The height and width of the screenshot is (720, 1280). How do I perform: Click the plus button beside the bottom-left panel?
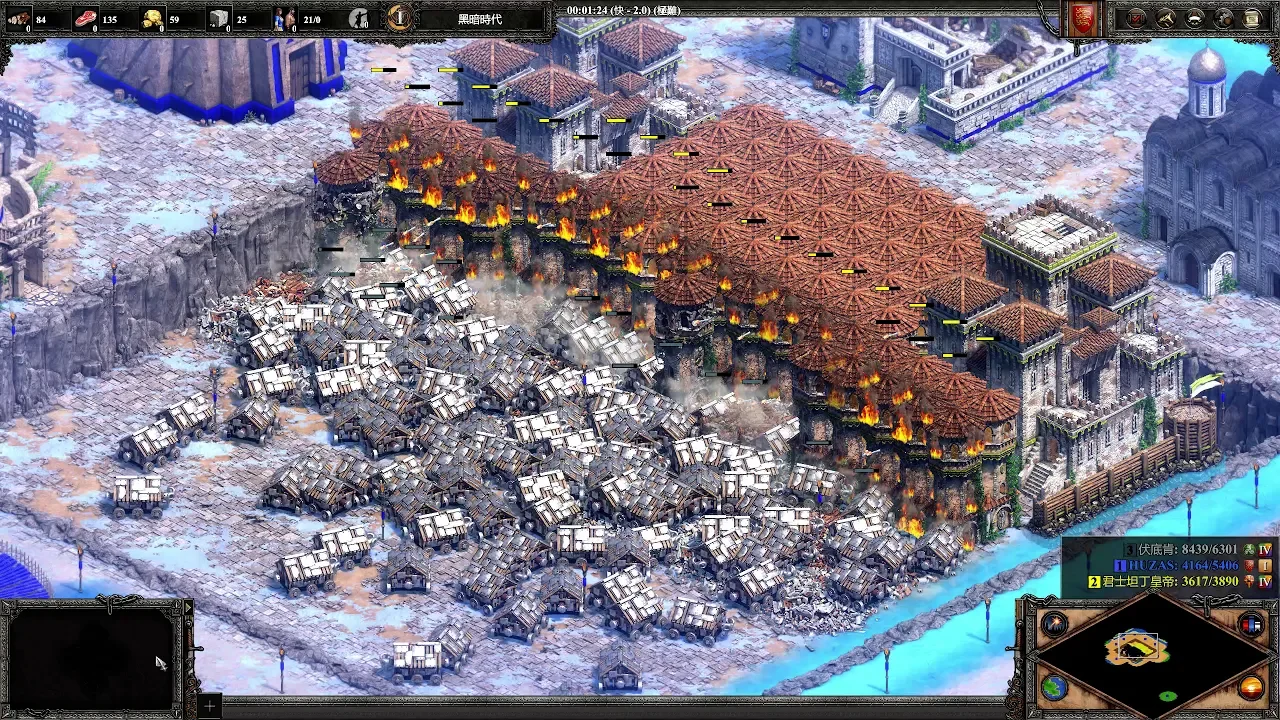[x=208, y=706]
